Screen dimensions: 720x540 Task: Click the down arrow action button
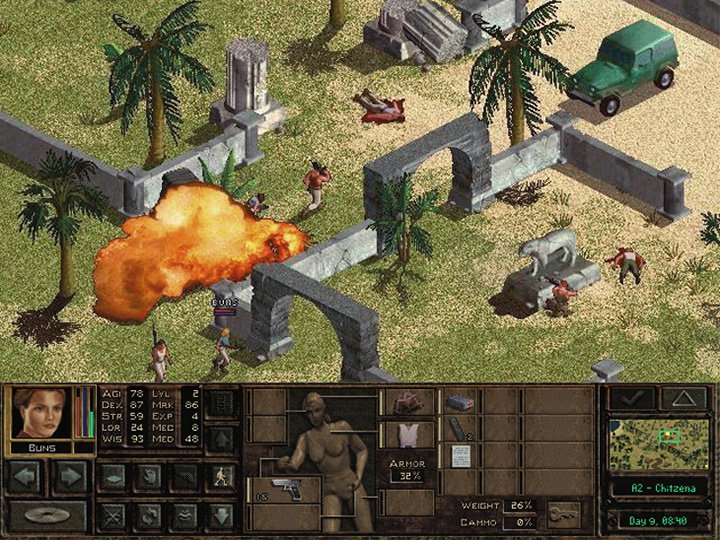pyautogui.click(x=220, y=515)
